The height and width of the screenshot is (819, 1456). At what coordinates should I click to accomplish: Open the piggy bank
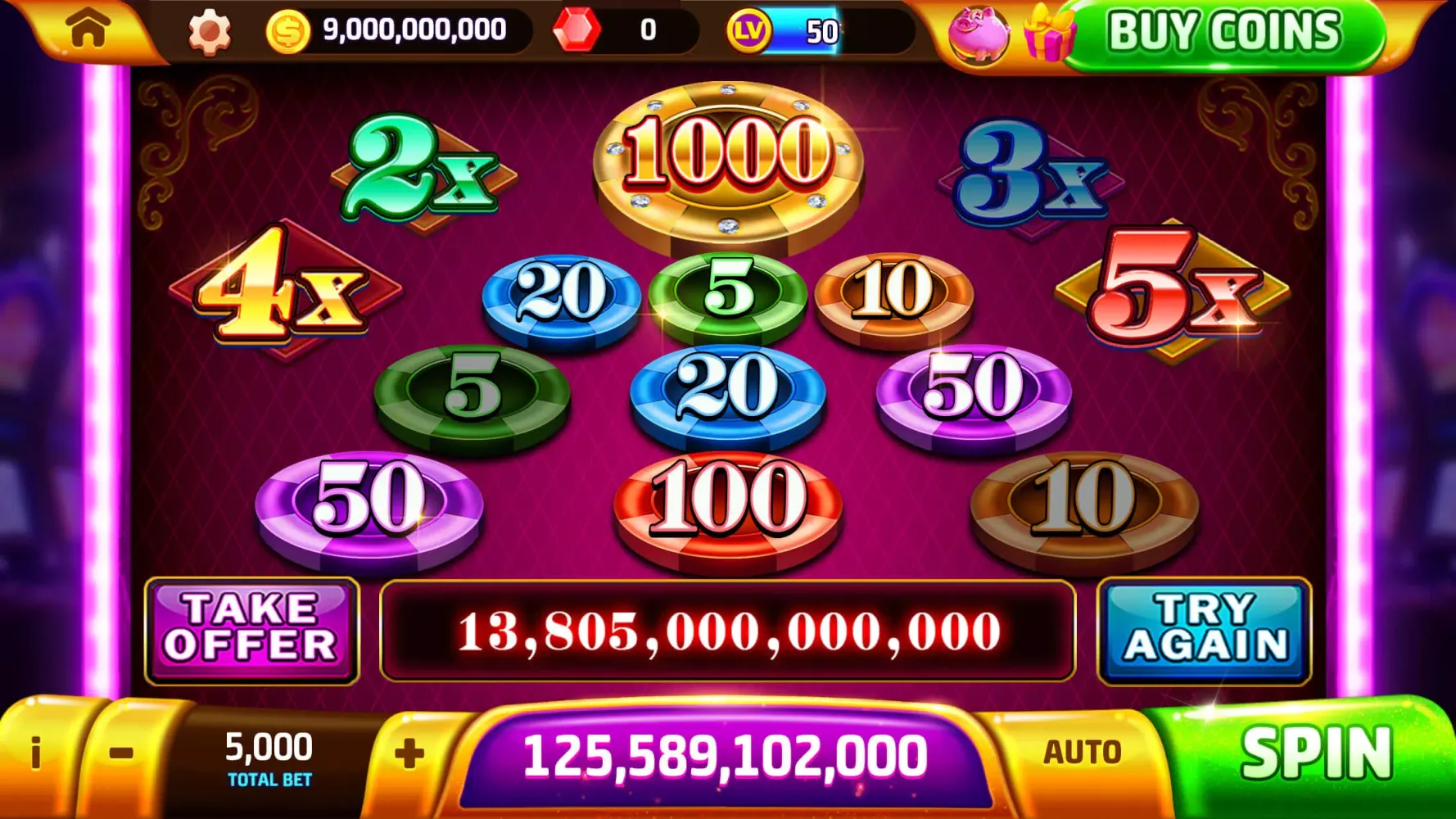pyautogui.click(x=979, y=34)
